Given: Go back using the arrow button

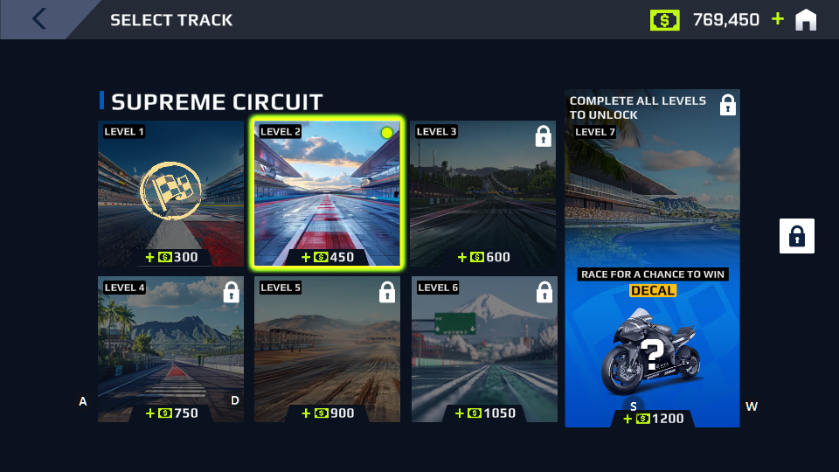Looking at the screenshot, I should 39,19.
